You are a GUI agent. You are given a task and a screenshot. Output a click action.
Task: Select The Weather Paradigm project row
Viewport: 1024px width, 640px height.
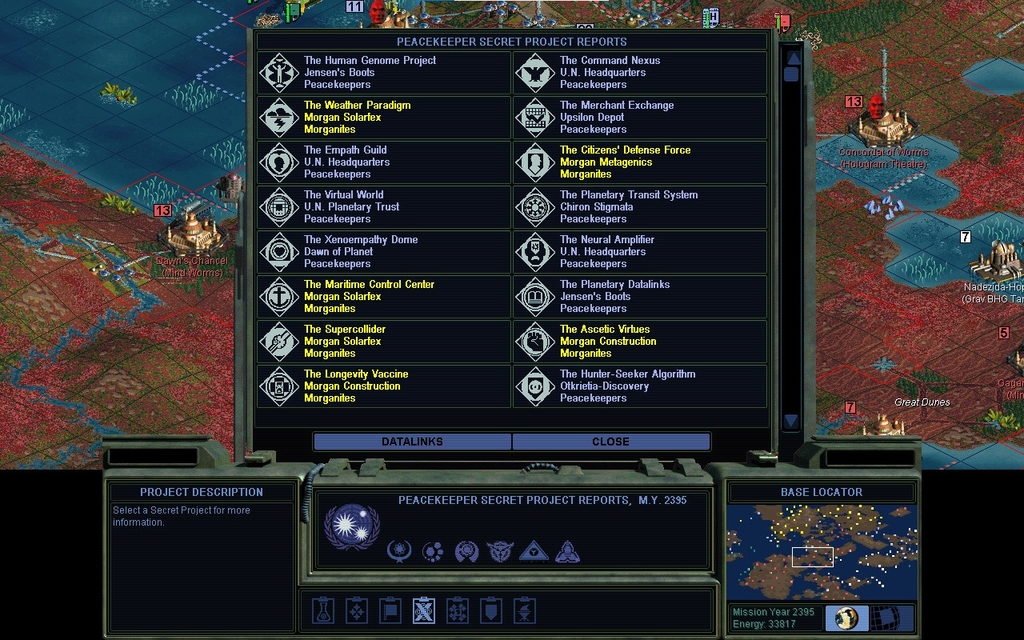tap(384, 118)
